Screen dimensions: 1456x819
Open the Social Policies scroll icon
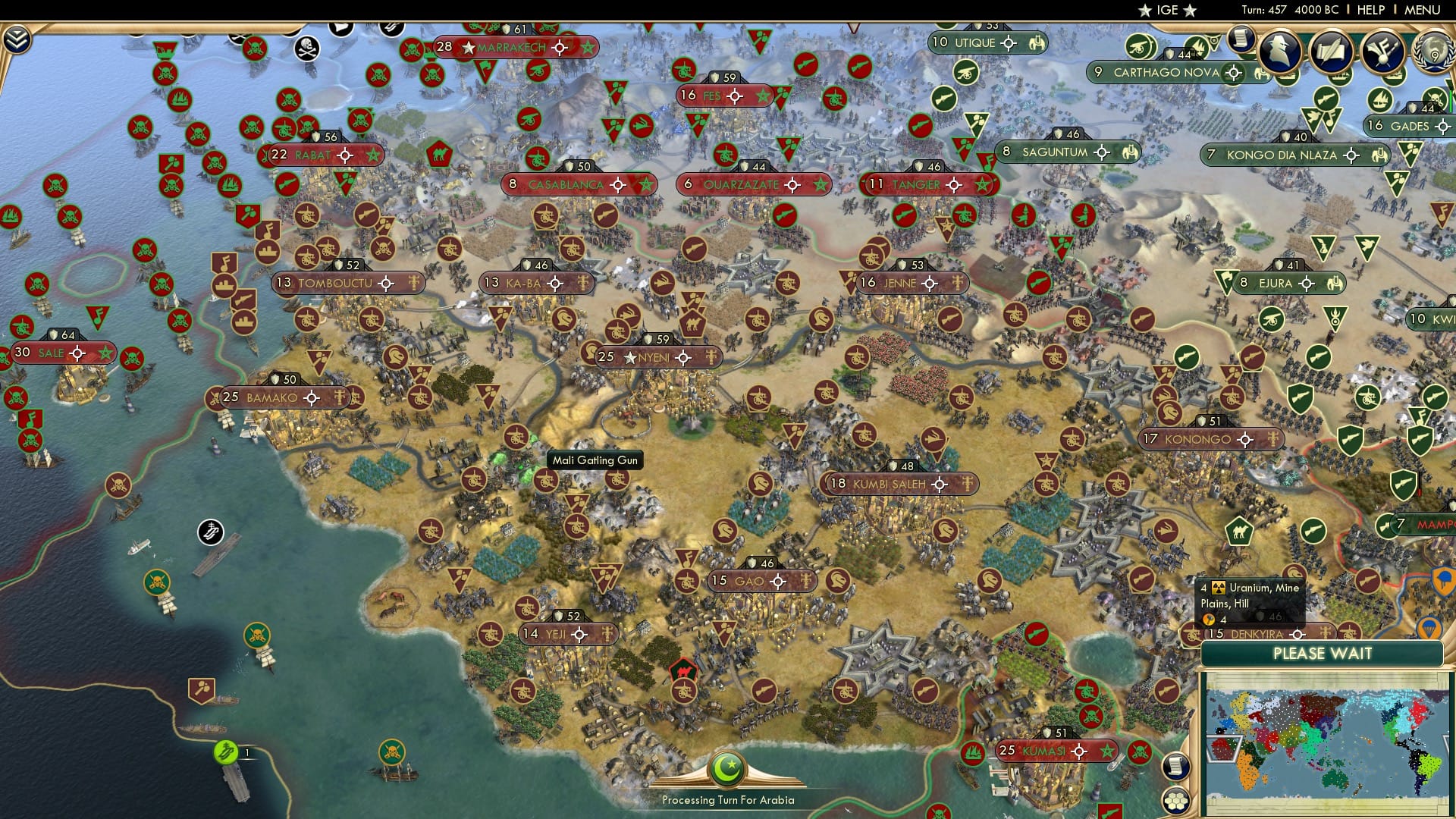1331,53
